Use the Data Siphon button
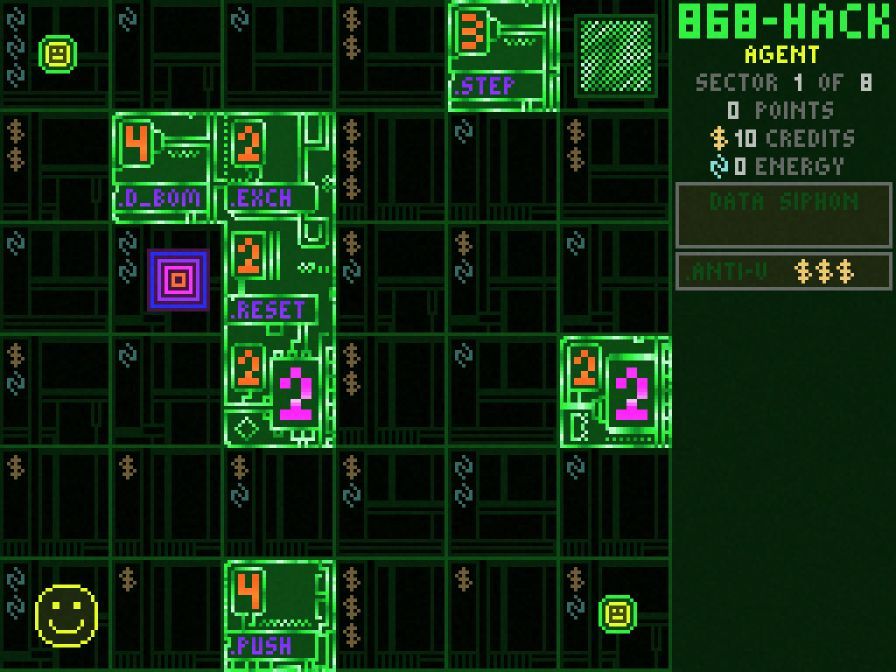Viewport: 896px width, 672px height. [x=783, y=214]
